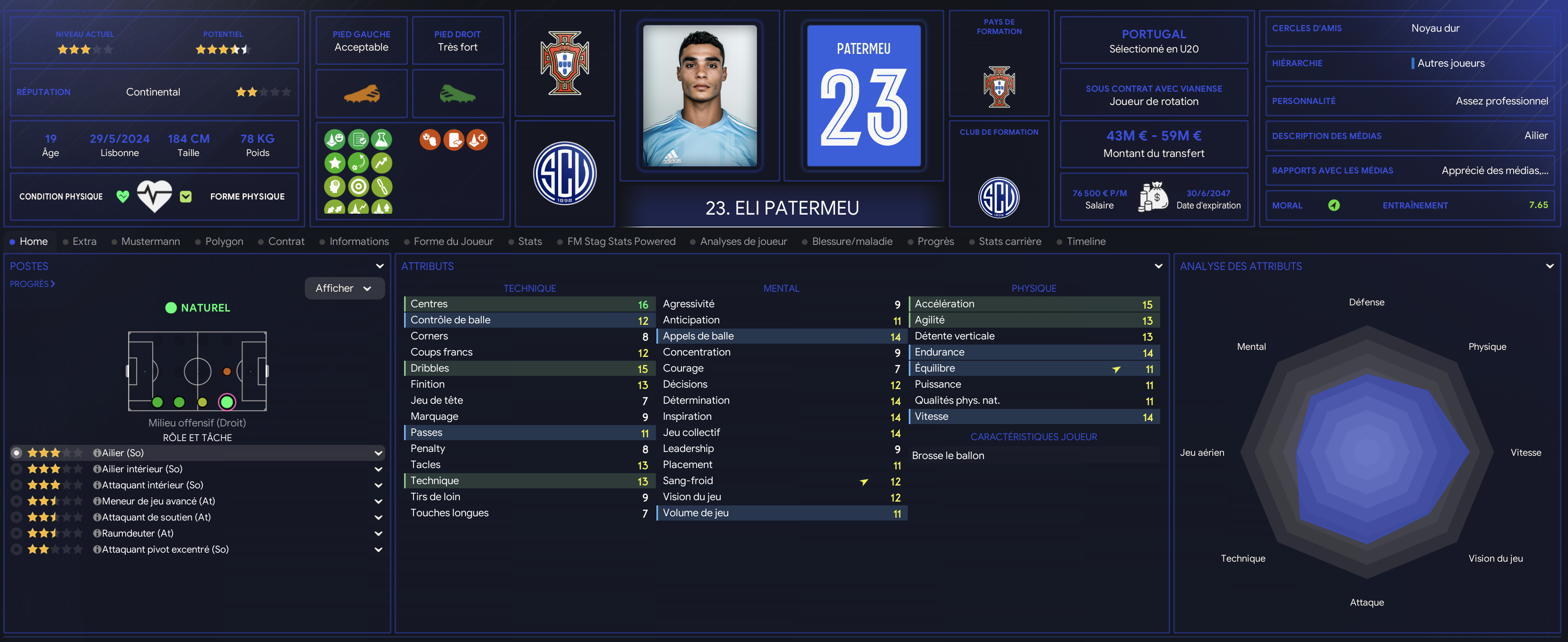Switch to the Analyses de joueur tab
This screenshot has height=642, width=1568.
742,241
